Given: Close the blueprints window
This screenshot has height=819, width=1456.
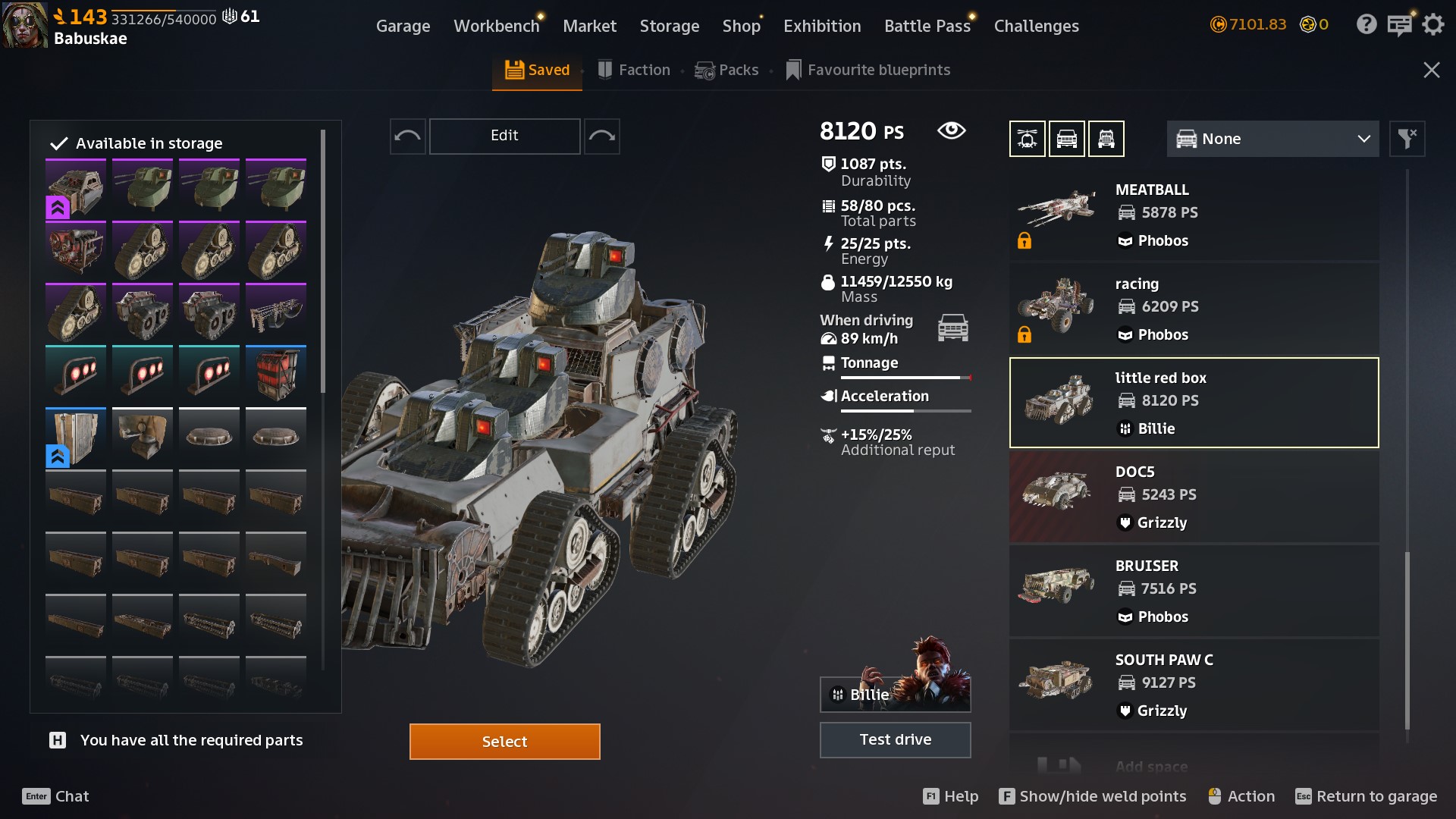Looking at the screenshot, I should [x=1431, y=70].
